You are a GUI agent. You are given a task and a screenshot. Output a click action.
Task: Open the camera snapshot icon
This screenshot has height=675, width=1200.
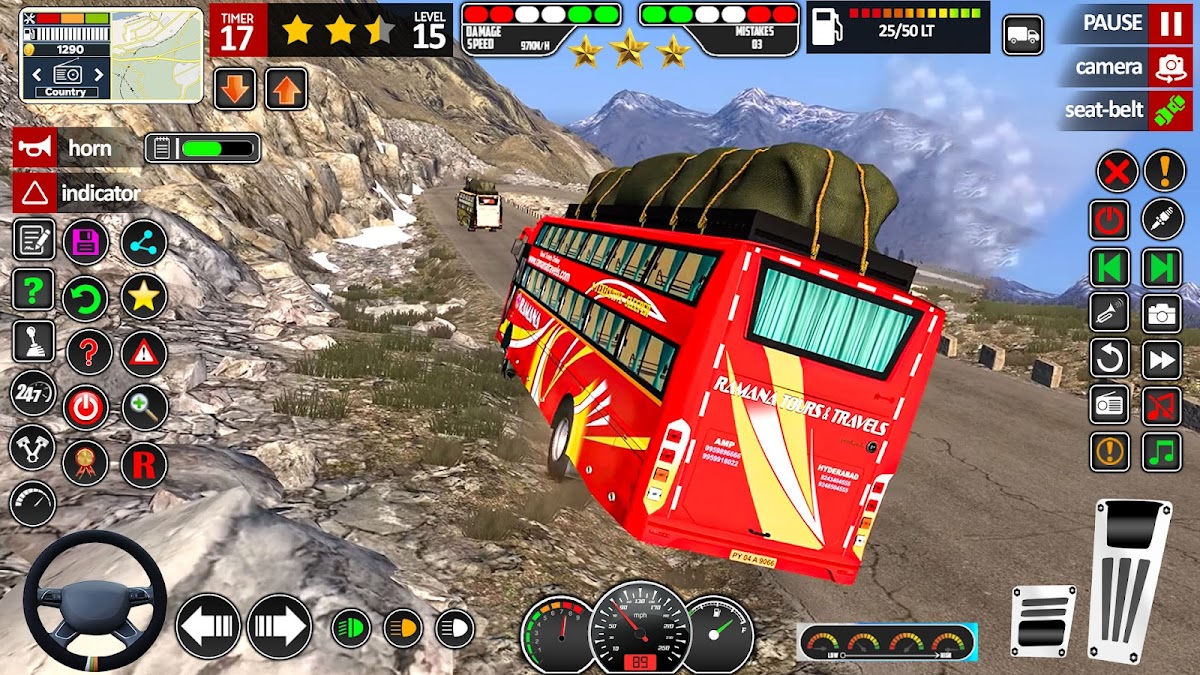click(x=1162, y=313)
